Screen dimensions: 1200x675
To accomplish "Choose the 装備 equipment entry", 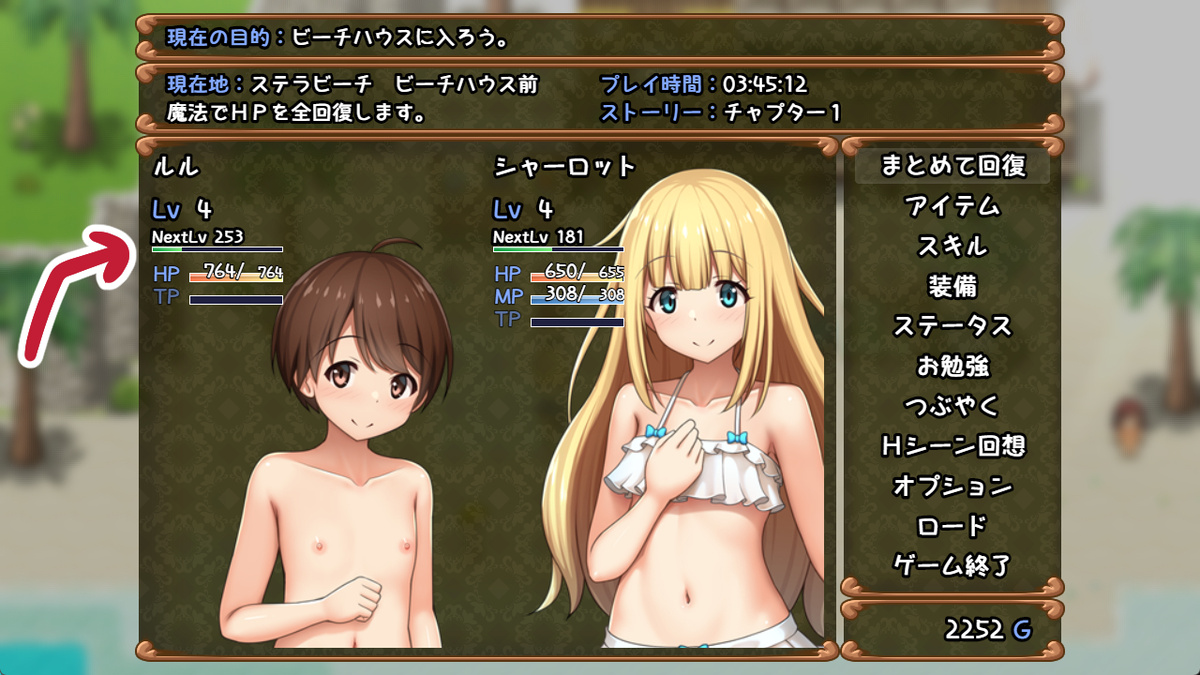I will [x=952, y=286].
